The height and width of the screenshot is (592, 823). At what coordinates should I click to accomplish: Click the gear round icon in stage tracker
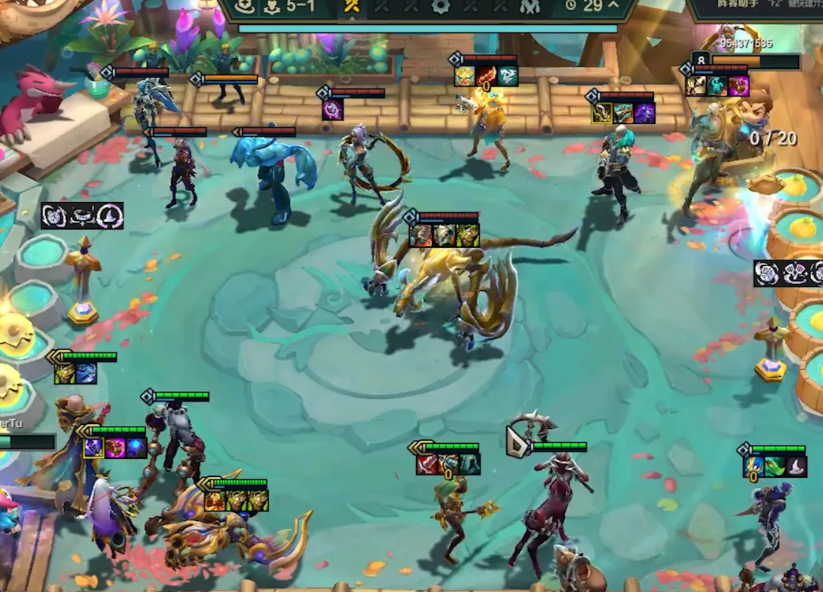(x=441, y=6)
